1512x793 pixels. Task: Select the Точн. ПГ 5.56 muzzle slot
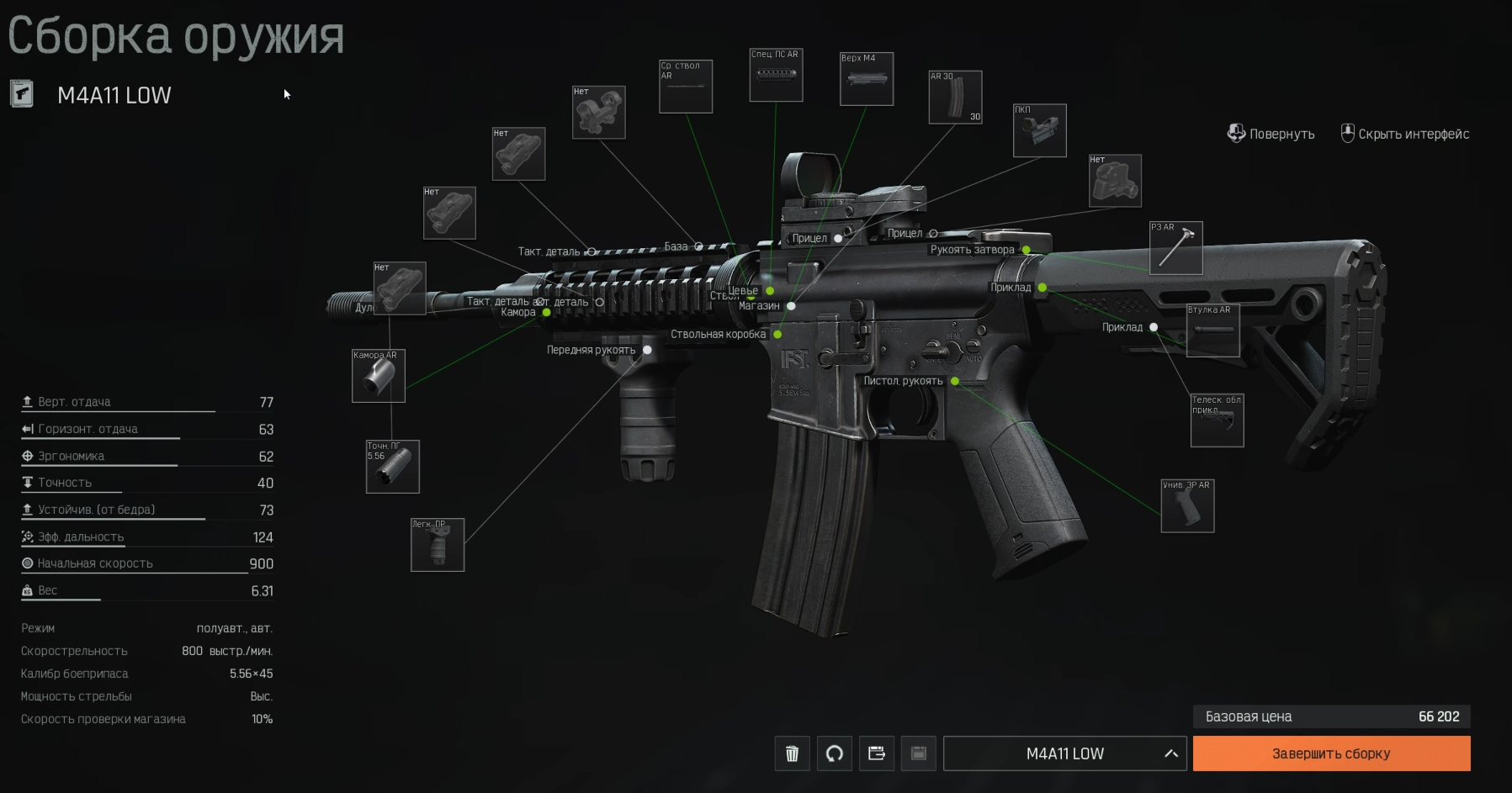click(x=392, y=467)
